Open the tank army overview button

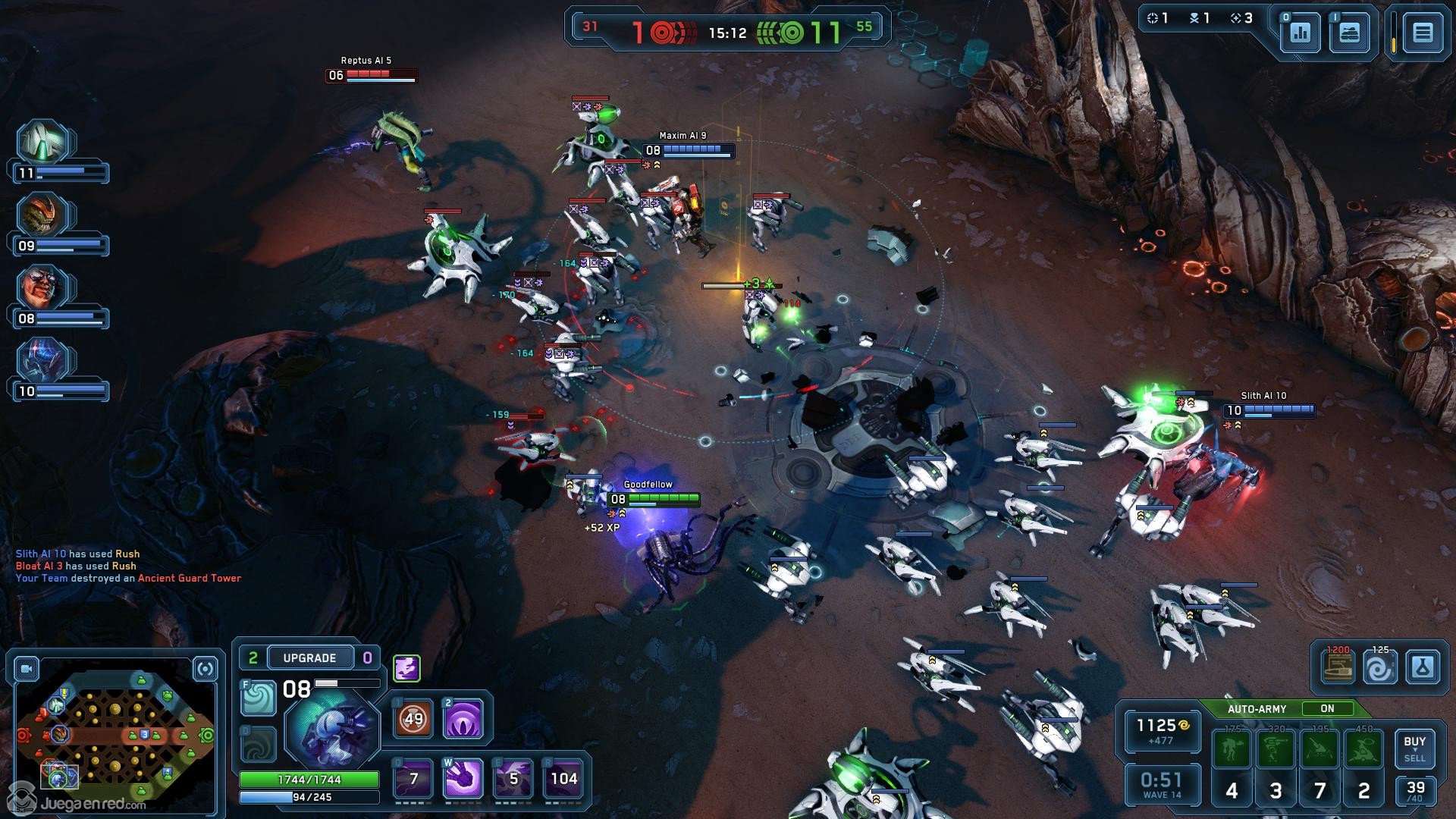coord(1349,33)
